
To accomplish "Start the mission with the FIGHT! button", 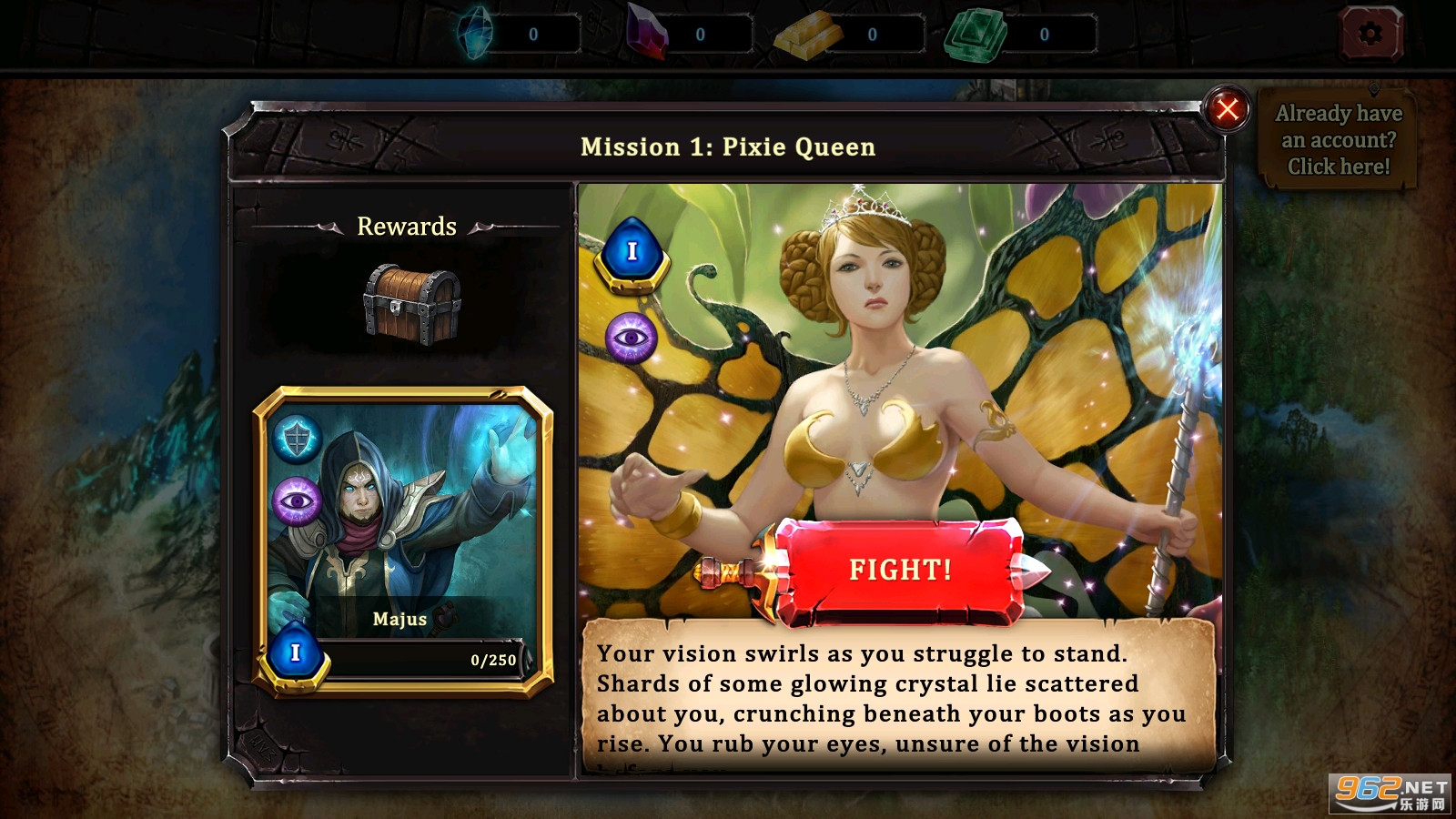I will 899,571.
